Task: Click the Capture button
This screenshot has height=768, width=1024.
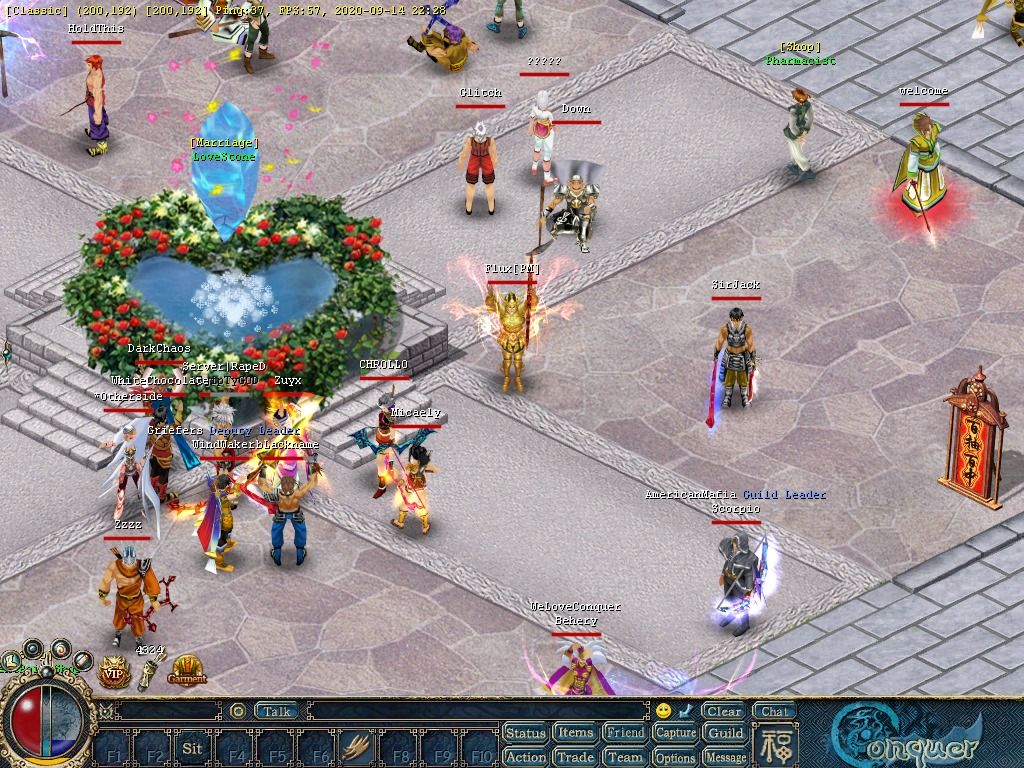Action: (676, 733)
